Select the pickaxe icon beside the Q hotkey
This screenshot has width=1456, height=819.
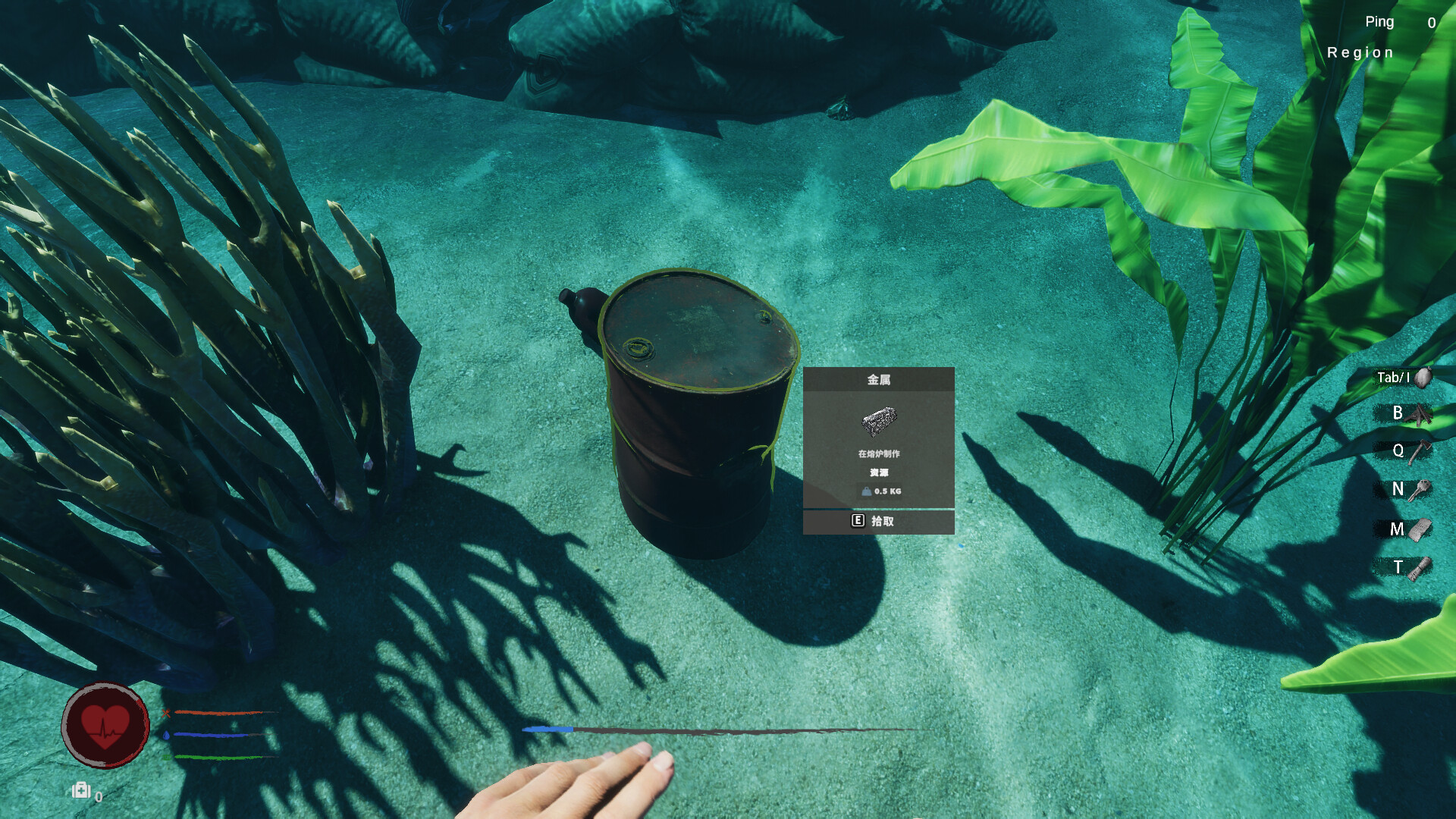(x=1421, y=450)
